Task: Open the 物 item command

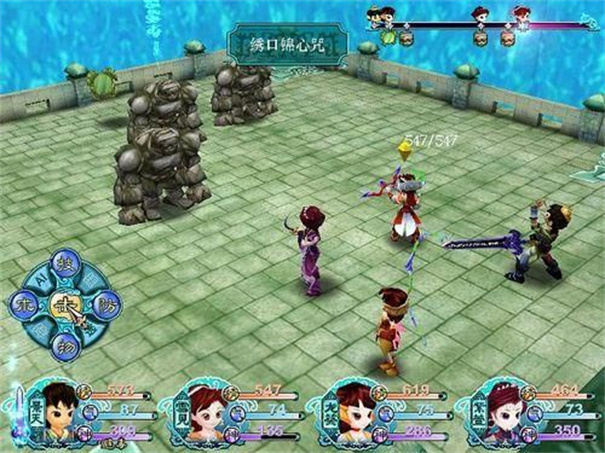Action: tap(63, 343)
